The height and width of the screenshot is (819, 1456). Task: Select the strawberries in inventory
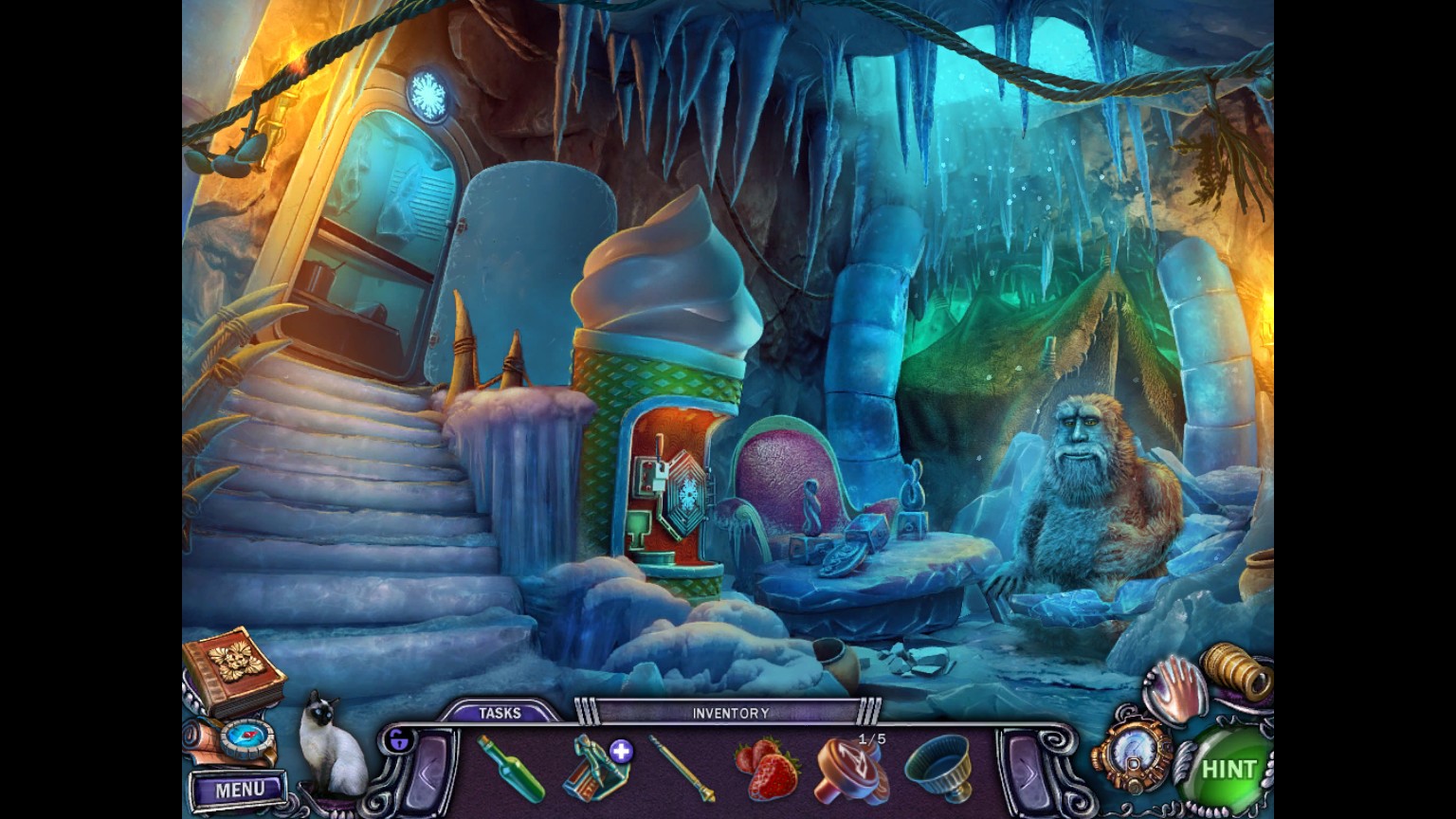pos(766,769)
